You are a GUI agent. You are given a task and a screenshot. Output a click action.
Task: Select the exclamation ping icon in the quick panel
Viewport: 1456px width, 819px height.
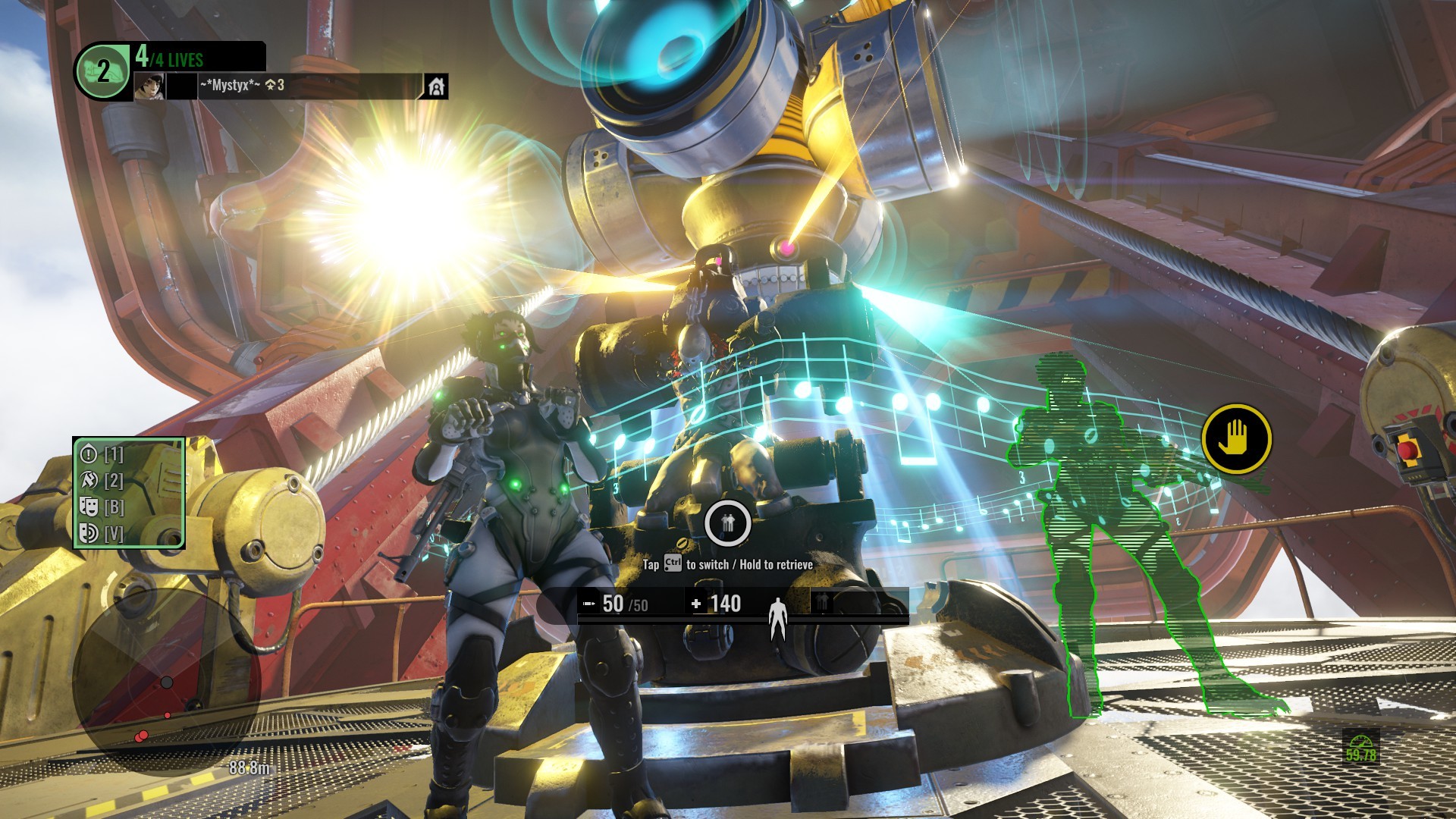(x=89, y=454)
